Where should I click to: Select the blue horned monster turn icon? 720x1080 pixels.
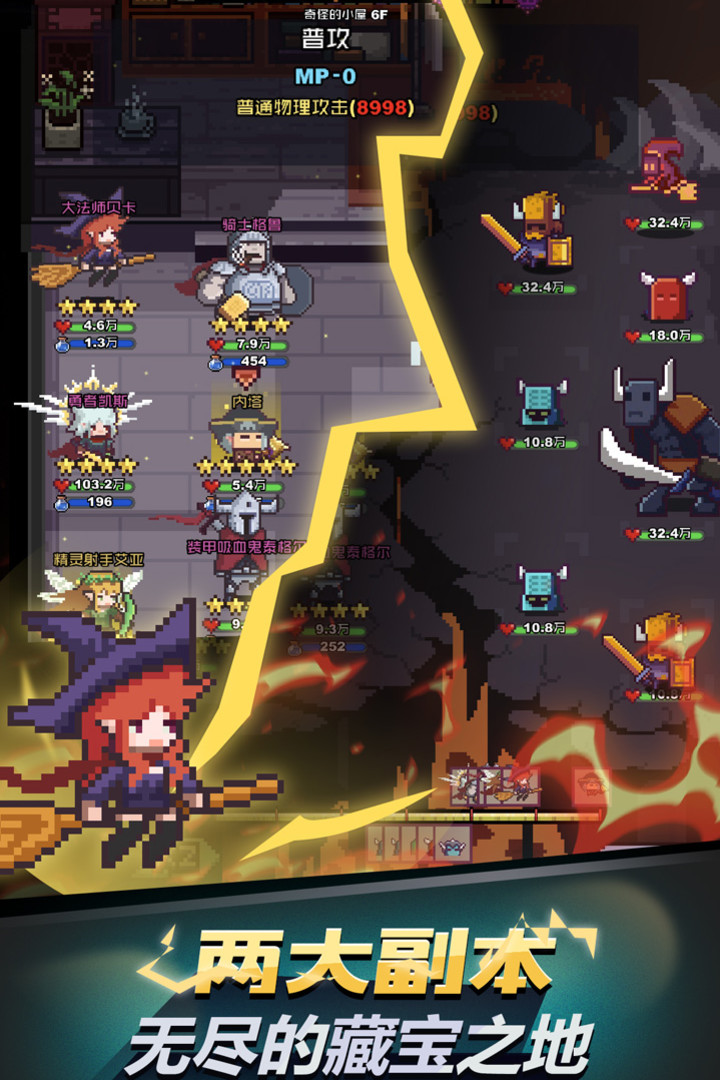(451, 845)
